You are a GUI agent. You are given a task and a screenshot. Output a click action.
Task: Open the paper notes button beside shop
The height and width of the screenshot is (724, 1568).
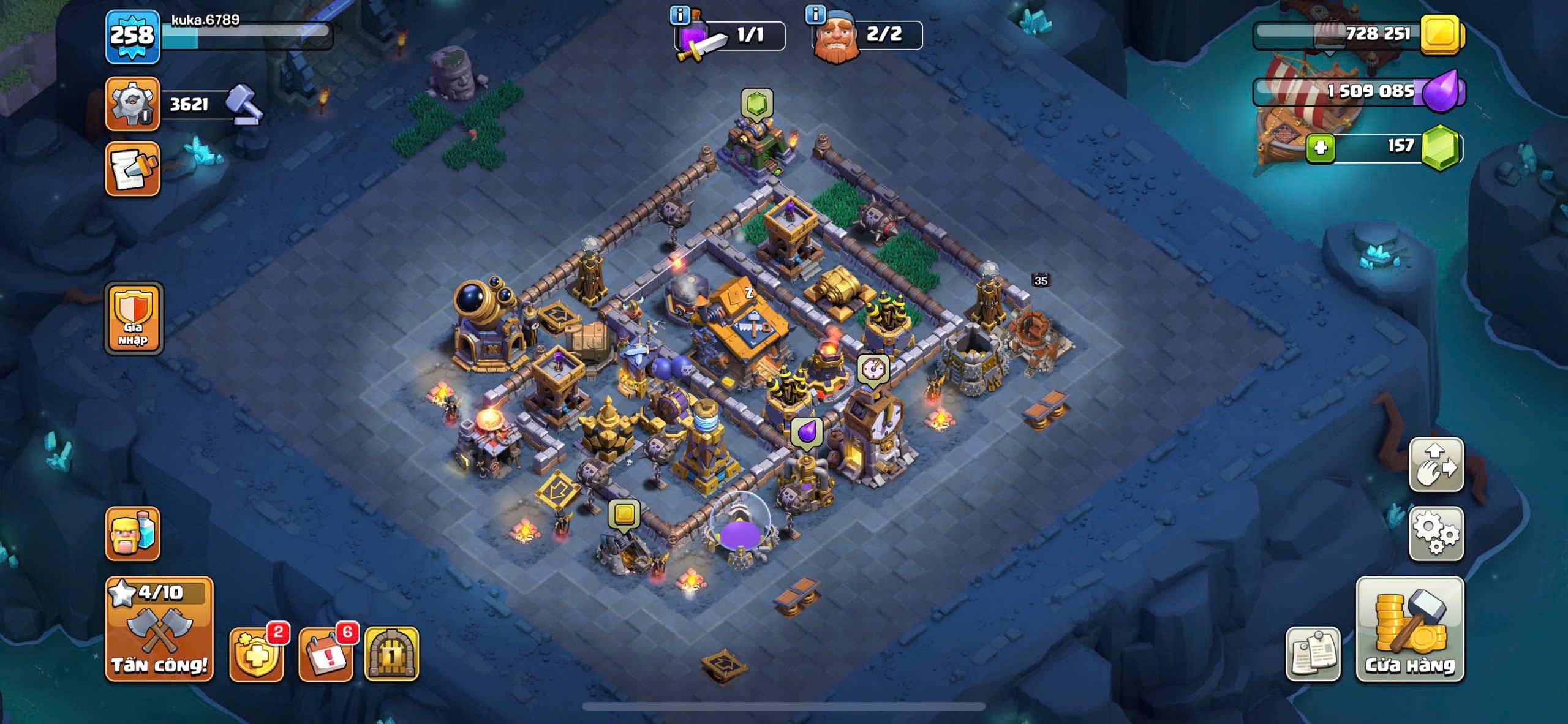[1313, 654]
